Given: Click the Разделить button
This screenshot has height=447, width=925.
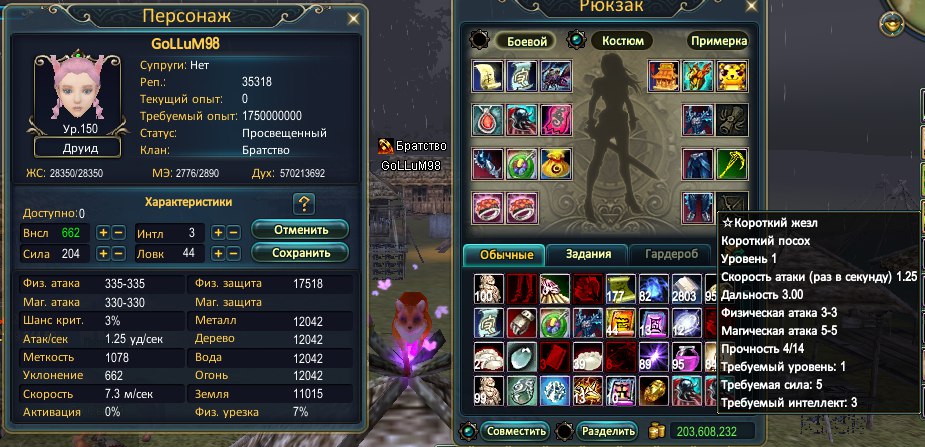Looking at the screenshot, I should (607, 431).
